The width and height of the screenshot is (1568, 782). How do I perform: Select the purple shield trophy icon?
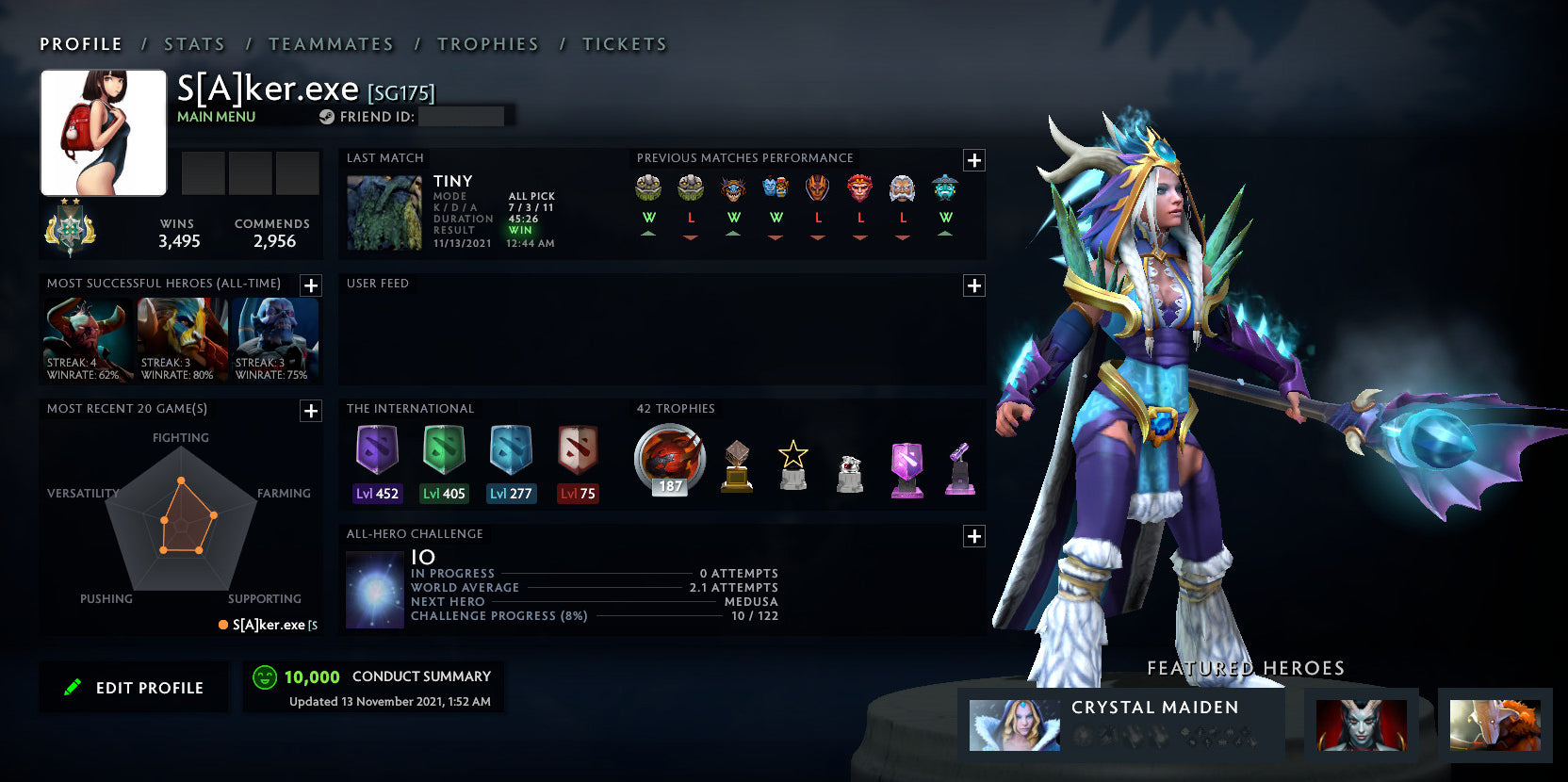[906, 468]
